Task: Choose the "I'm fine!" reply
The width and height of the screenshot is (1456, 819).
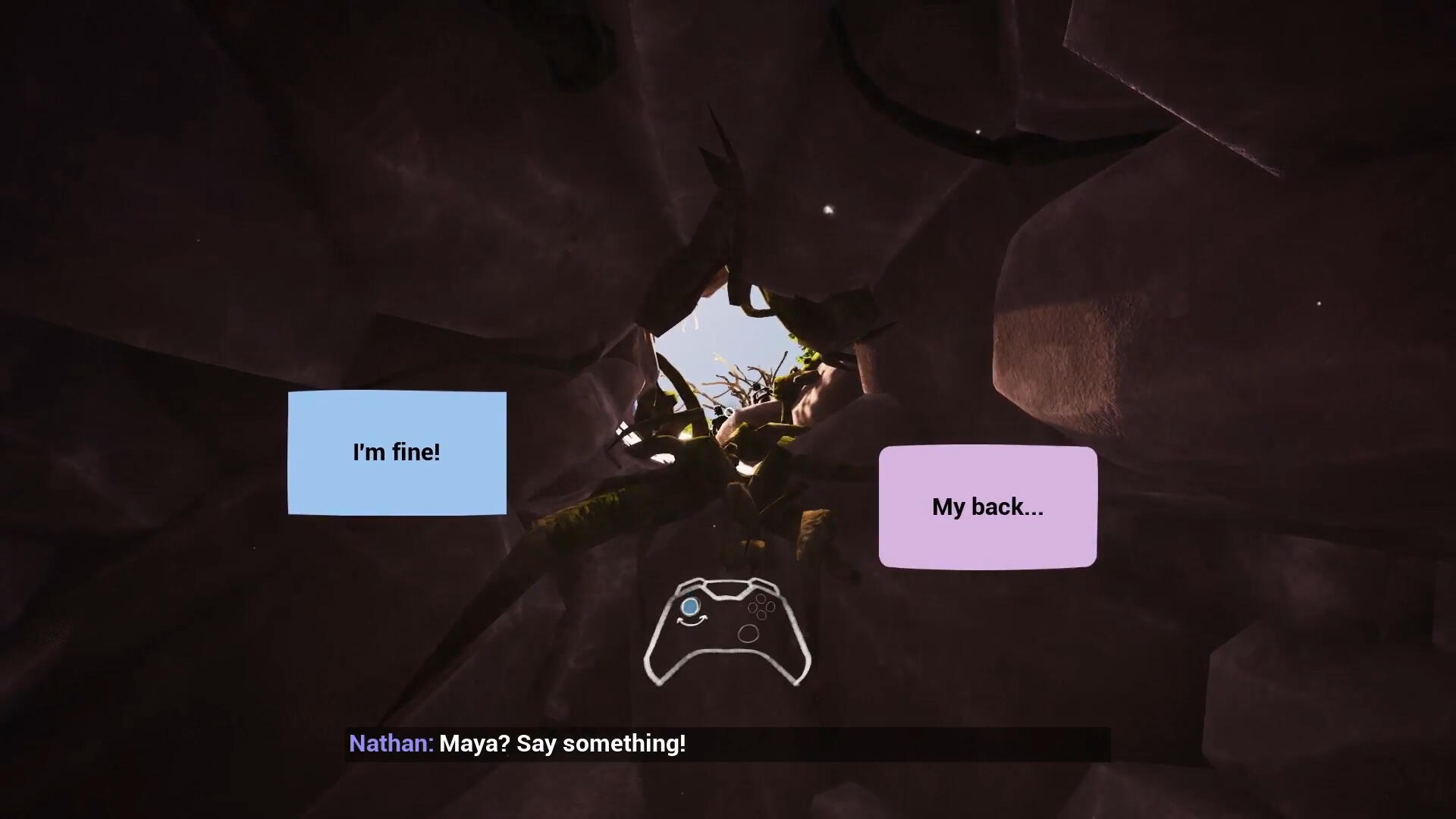Action: 397,453
